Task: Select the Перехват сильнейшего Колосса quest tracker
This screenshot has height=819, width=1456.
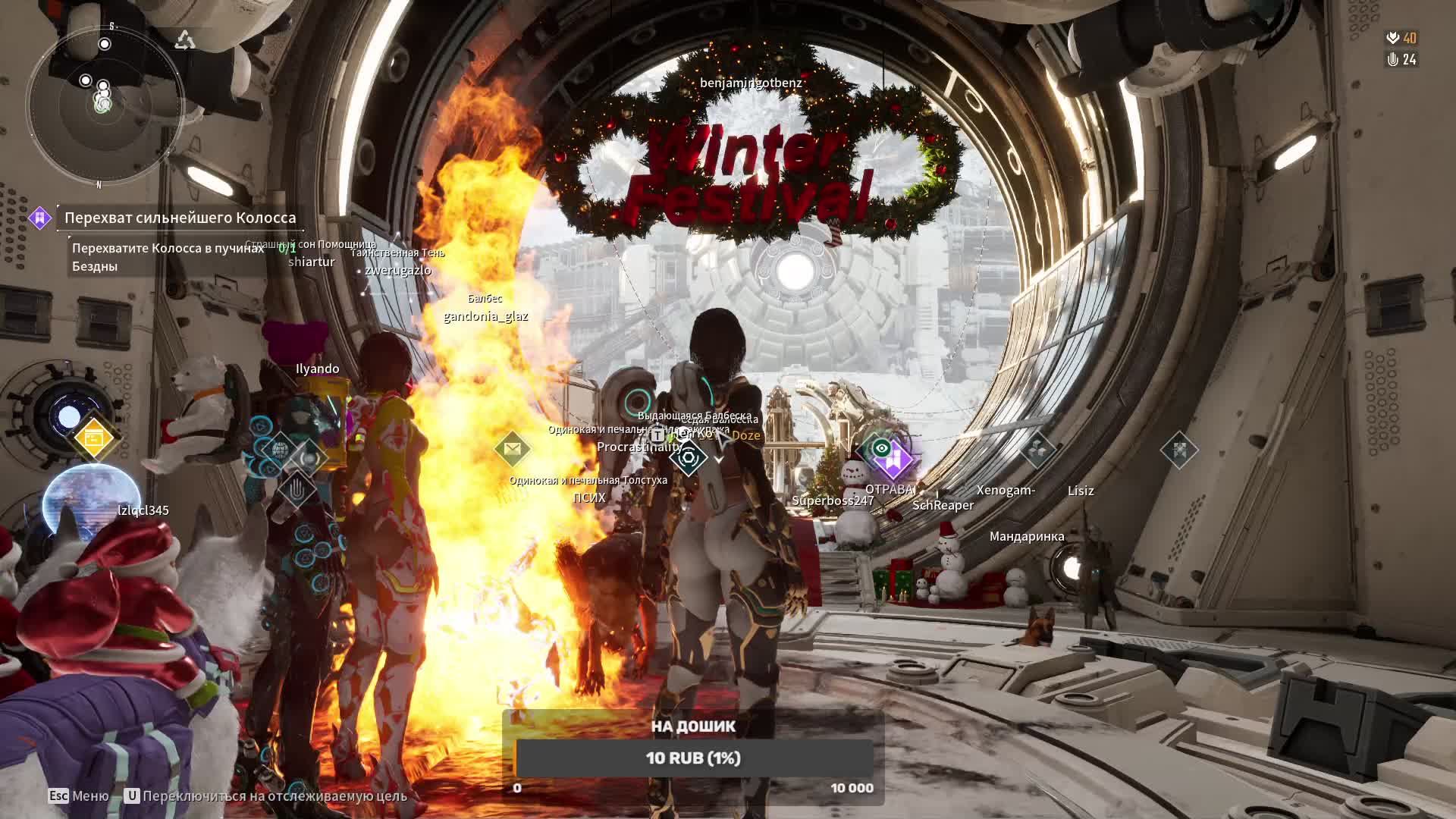Action: pos(180,218)
